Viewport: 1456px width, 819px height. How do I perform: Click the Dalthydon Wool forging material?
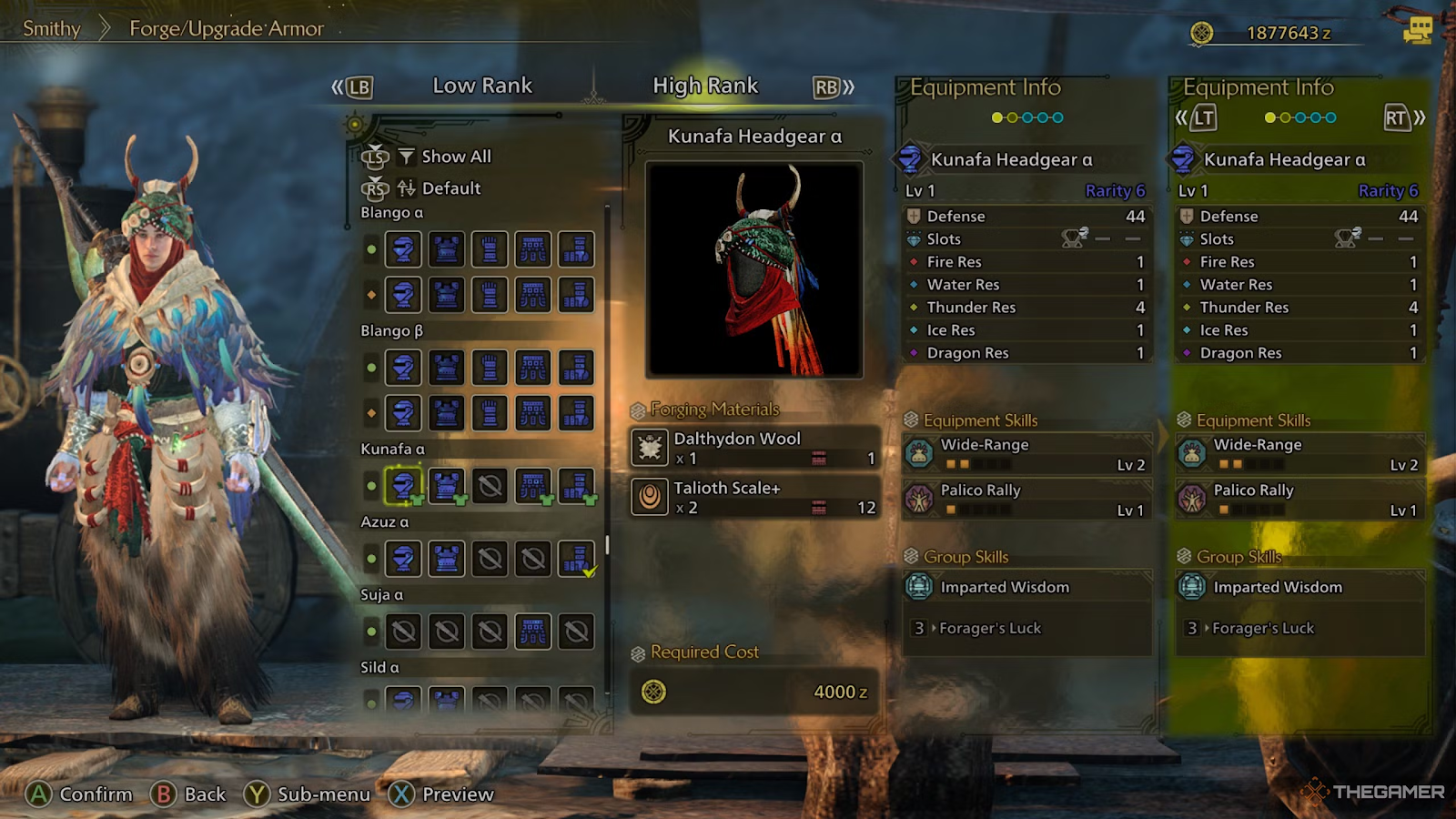pos(753,448)
